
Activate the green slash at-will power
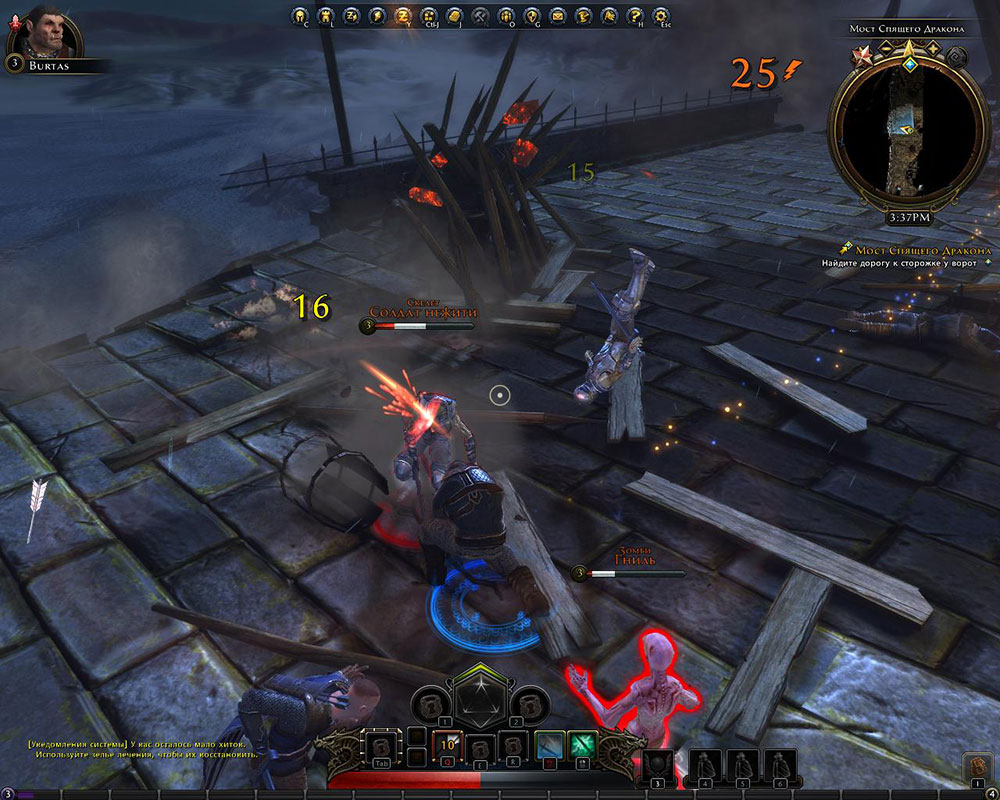583,745
